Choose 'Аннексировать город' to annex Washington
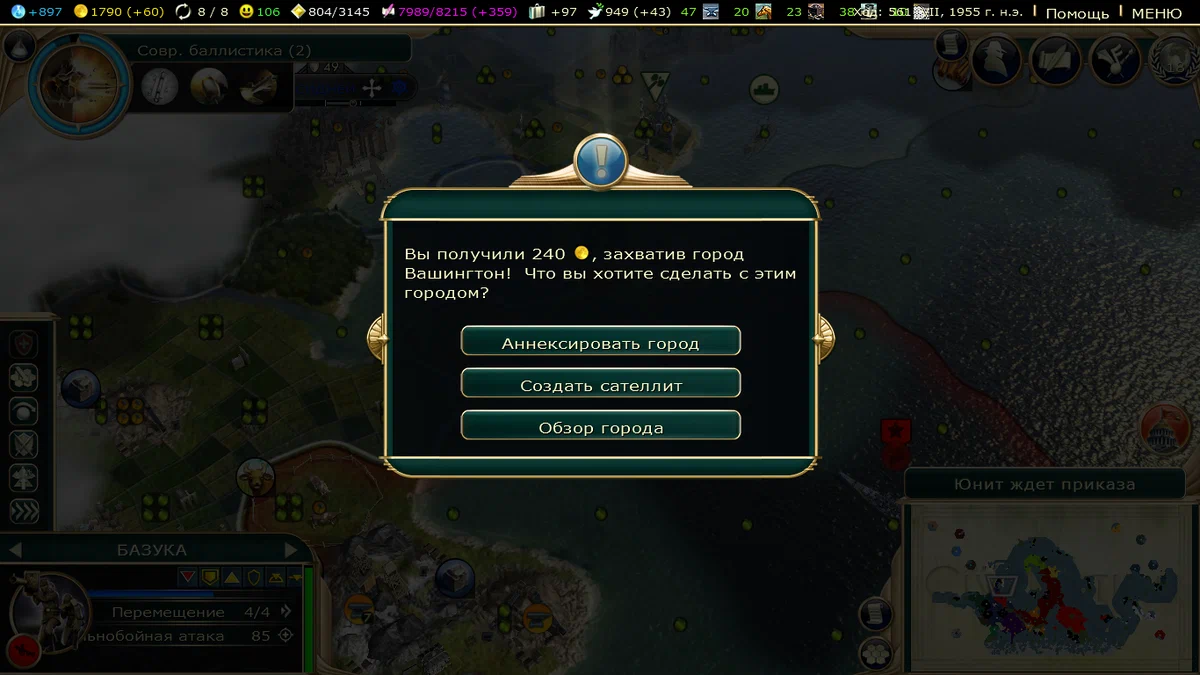The height and width of the screenshot is (675, 1200). click(600, 342)
